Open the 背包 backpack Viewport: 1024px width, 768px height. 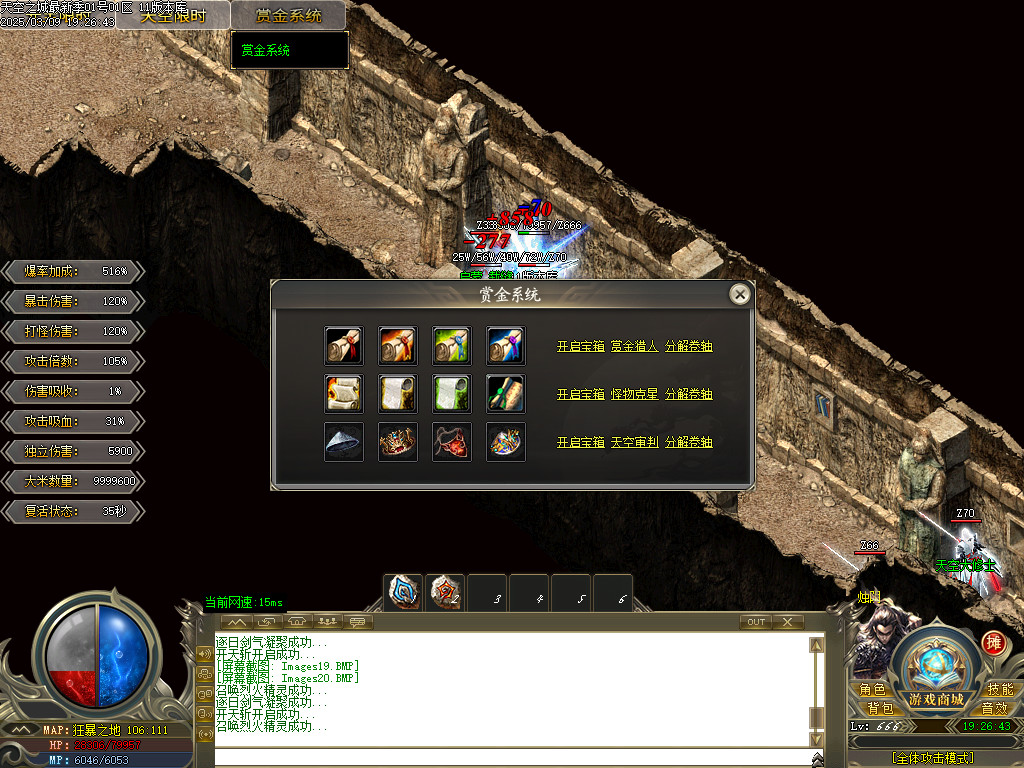[879, 708]
